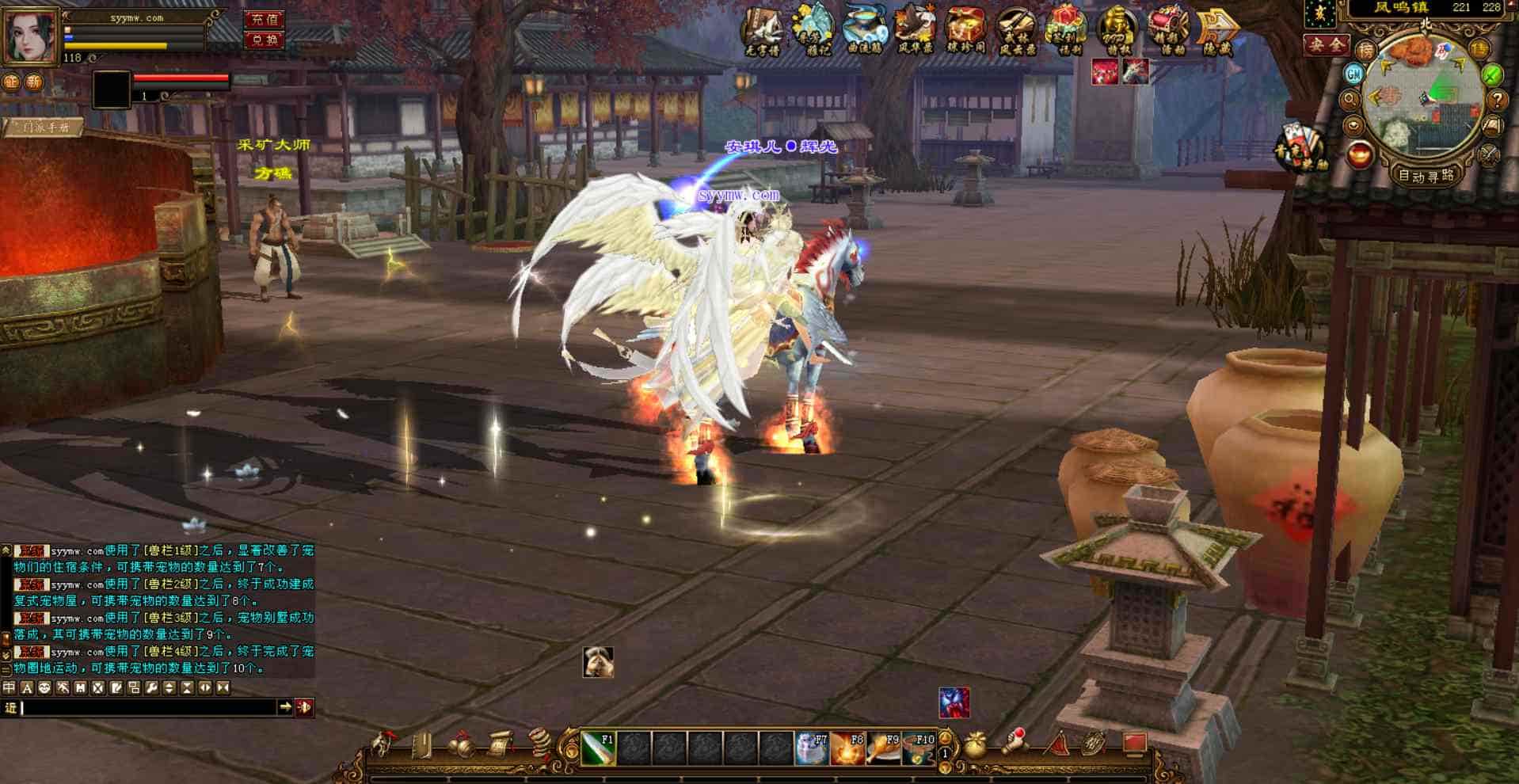Activate the F1 green blade skill
Screen dimensions: 1519x784
599,748
